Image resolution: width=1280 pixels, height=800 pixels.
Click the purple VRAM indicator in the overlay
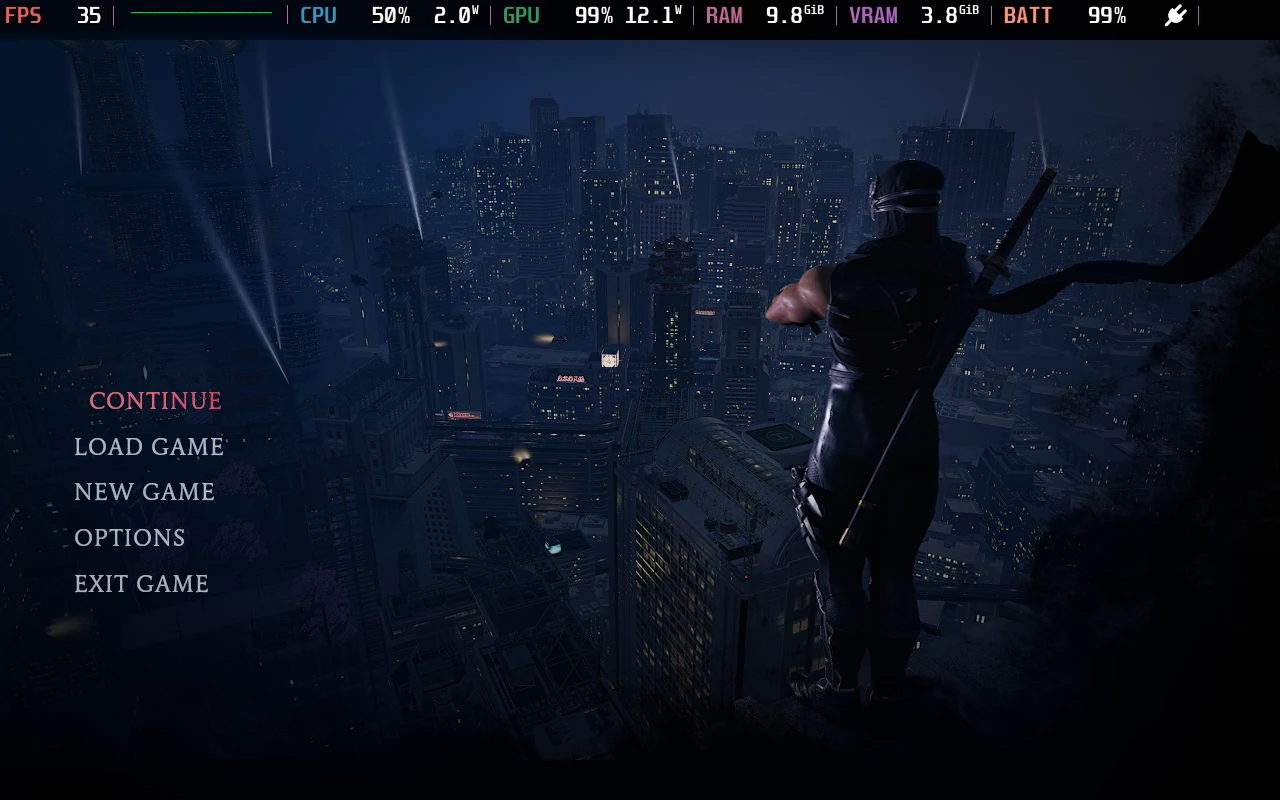[x=873, y=15]
